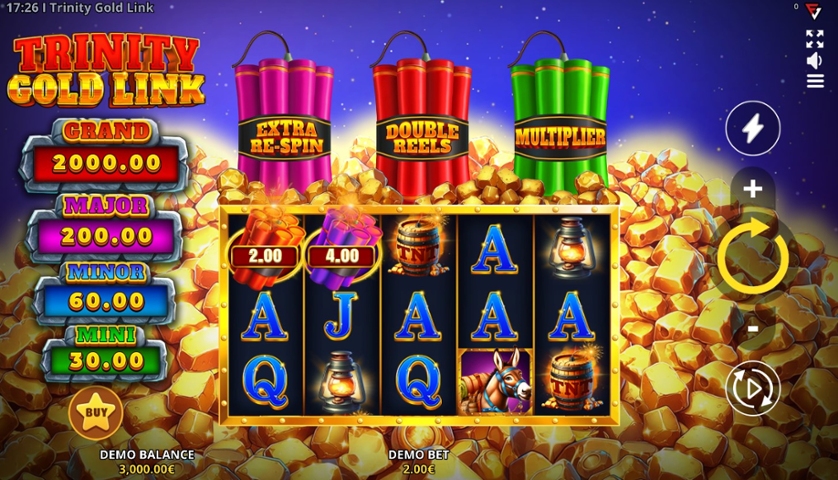Activate the lightning bolt turbo mode

752,128
